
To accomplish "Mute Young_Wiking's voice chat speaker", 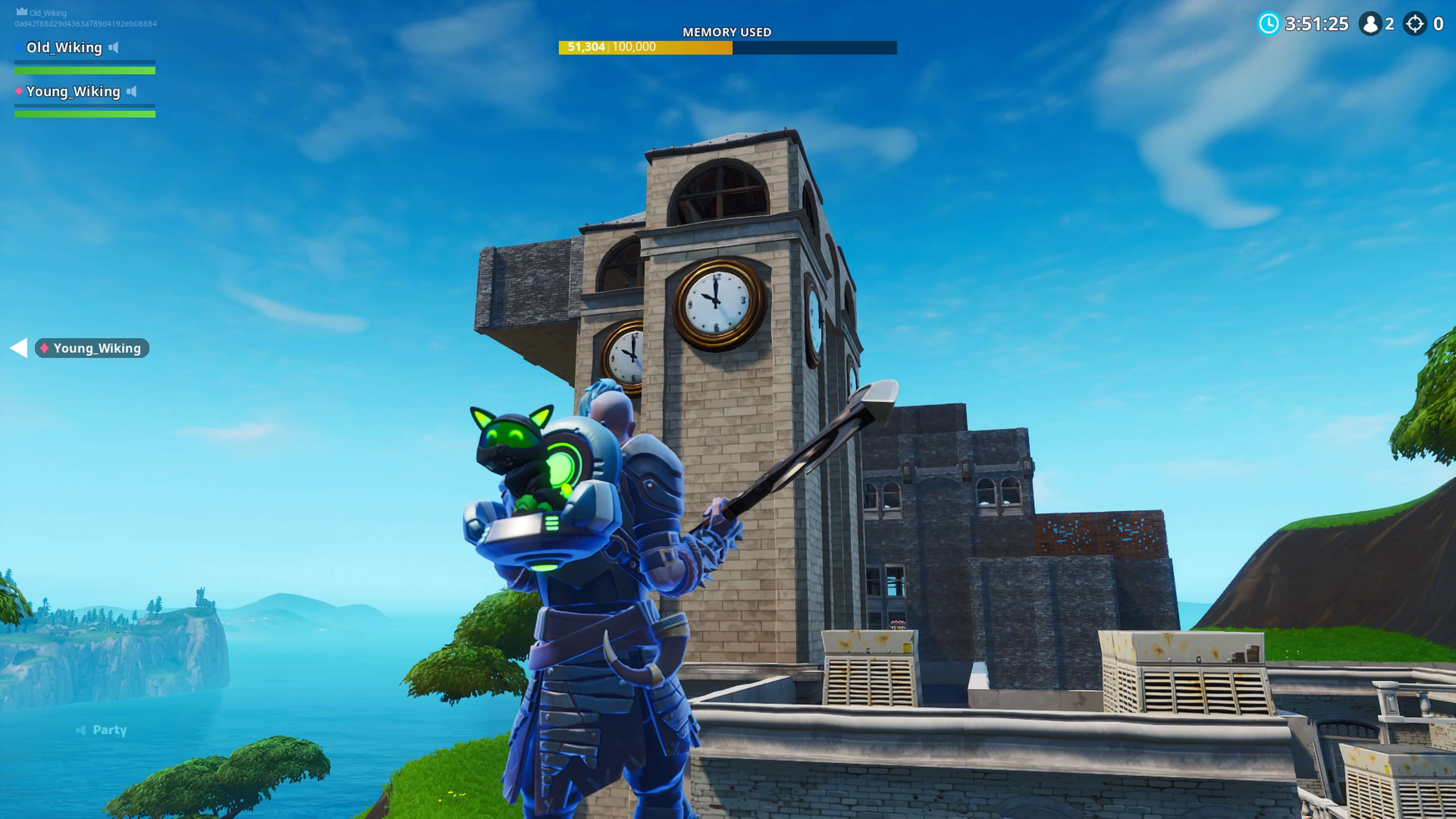I will point(133,91).
